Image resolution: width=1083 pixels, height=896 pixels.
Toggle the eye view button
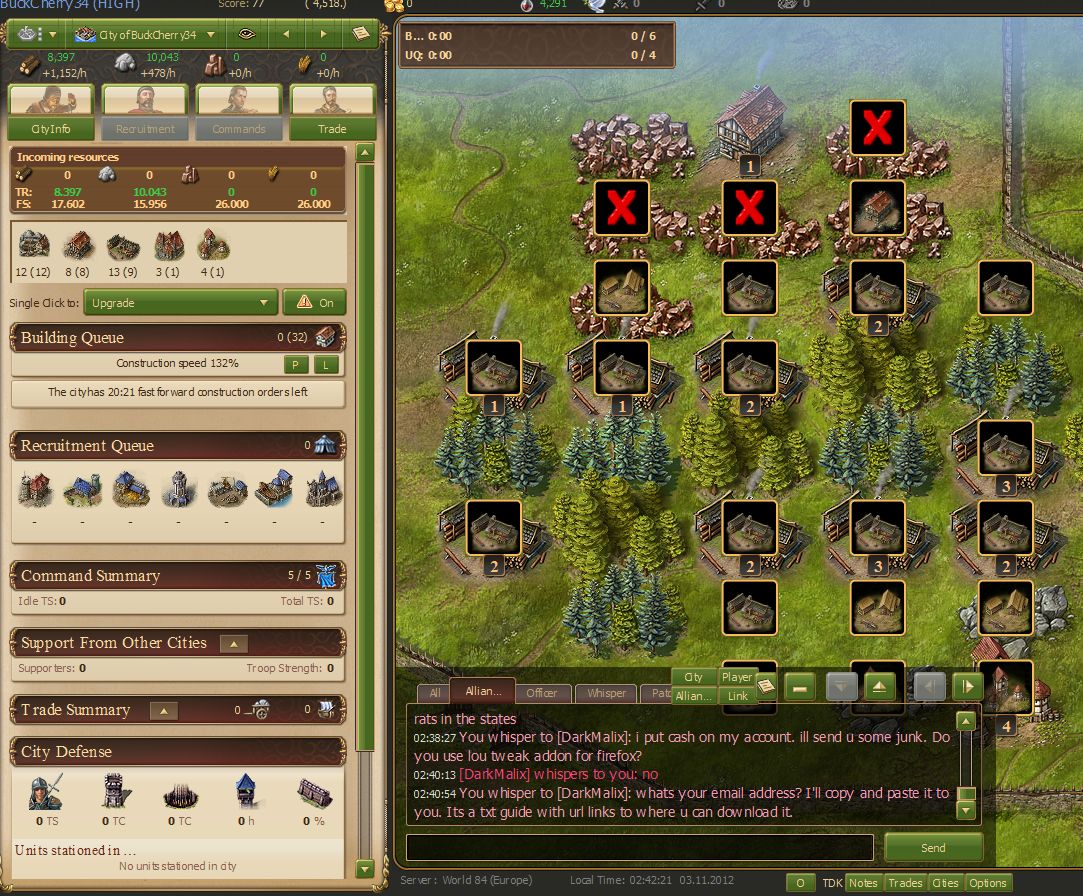point(246,35)
